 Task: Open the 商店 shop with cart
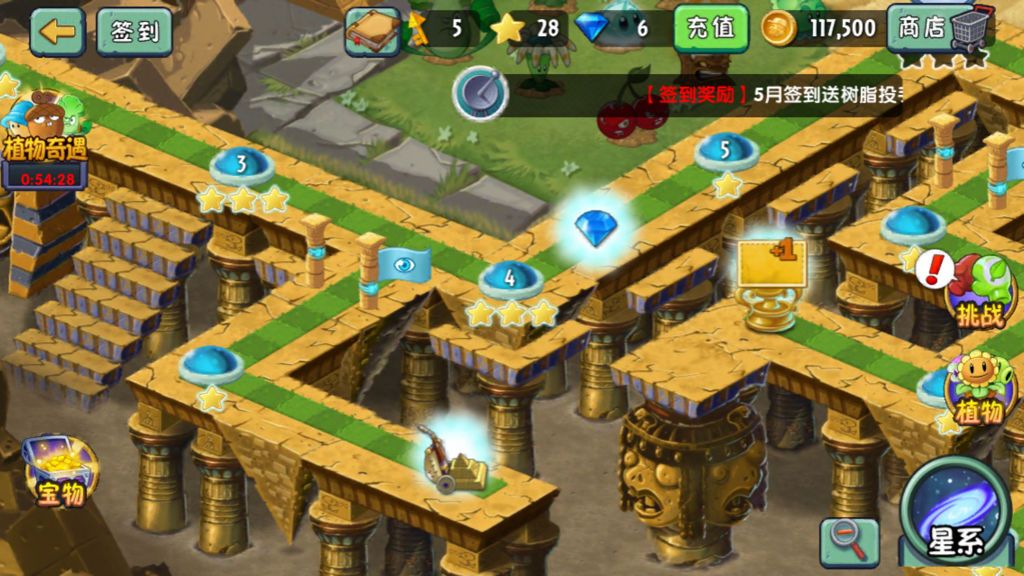tap(938, 28)
